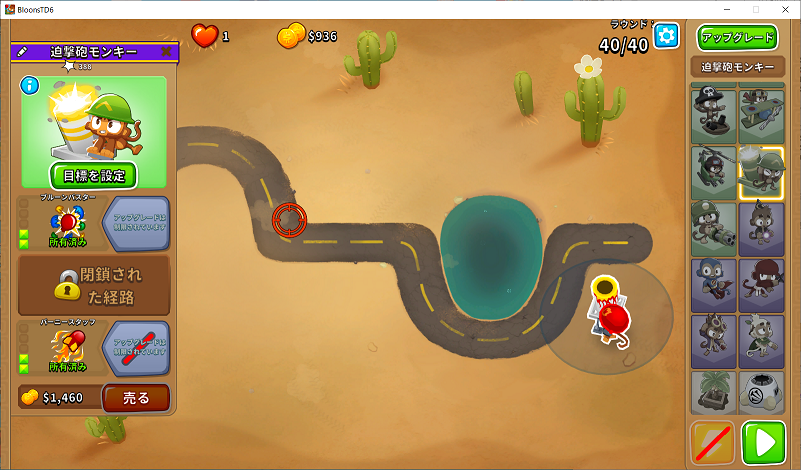Show tower info with blue i icon

(x=30, y=85)
